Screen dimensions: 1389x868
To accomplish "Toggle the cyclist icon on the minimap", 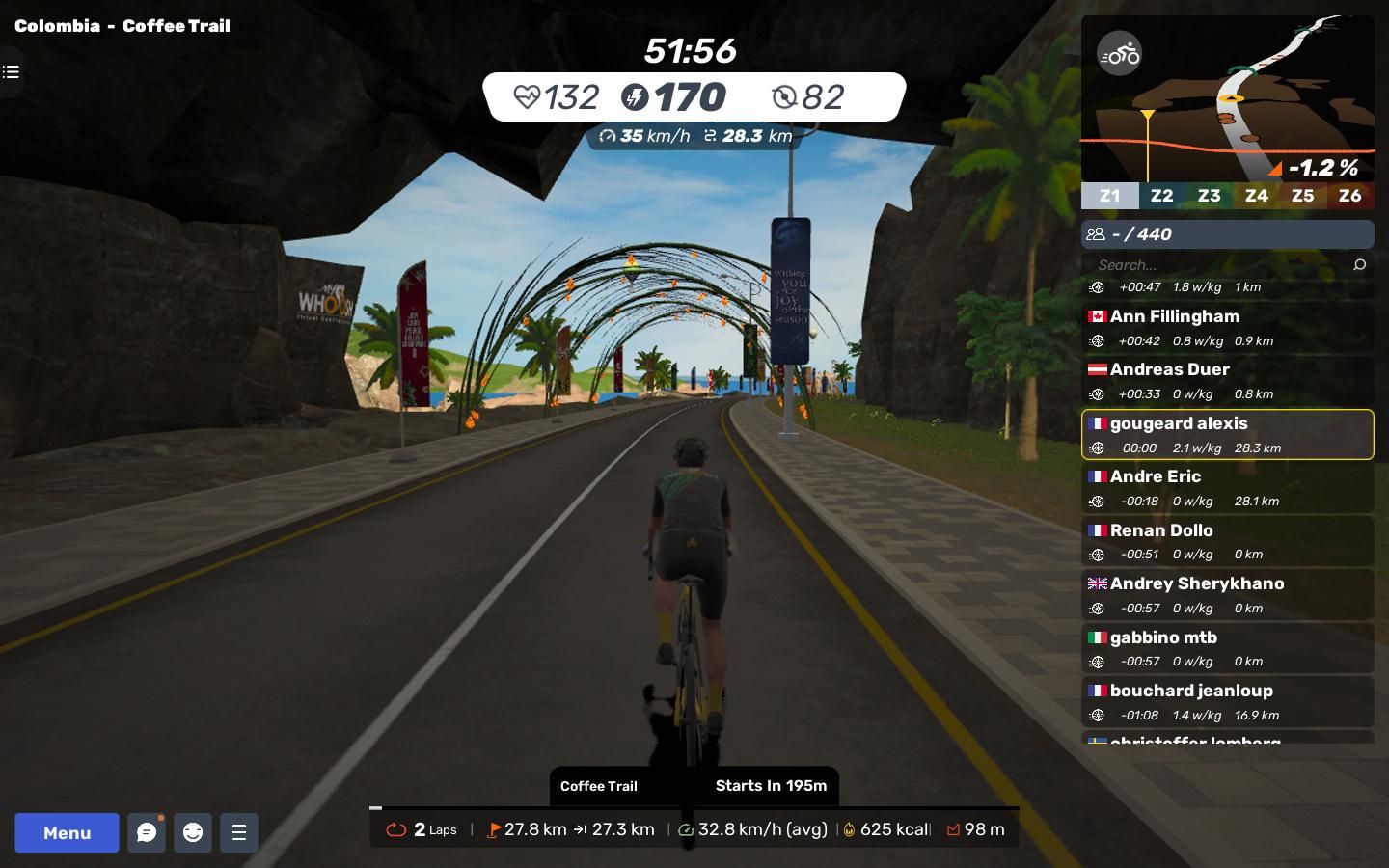I will (1120, 55).
